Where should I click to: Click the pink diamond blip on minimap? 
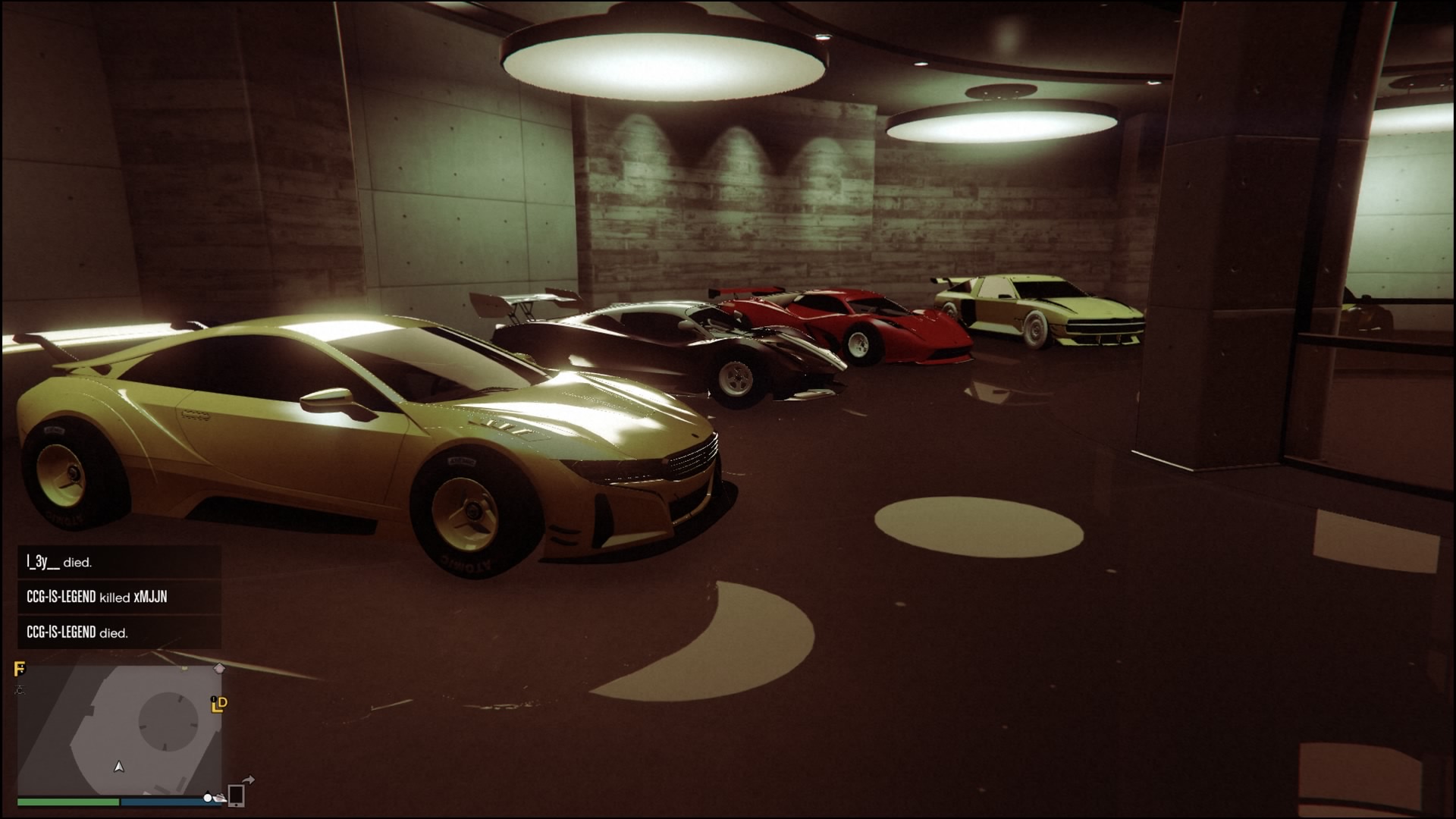tap(219, 668)
